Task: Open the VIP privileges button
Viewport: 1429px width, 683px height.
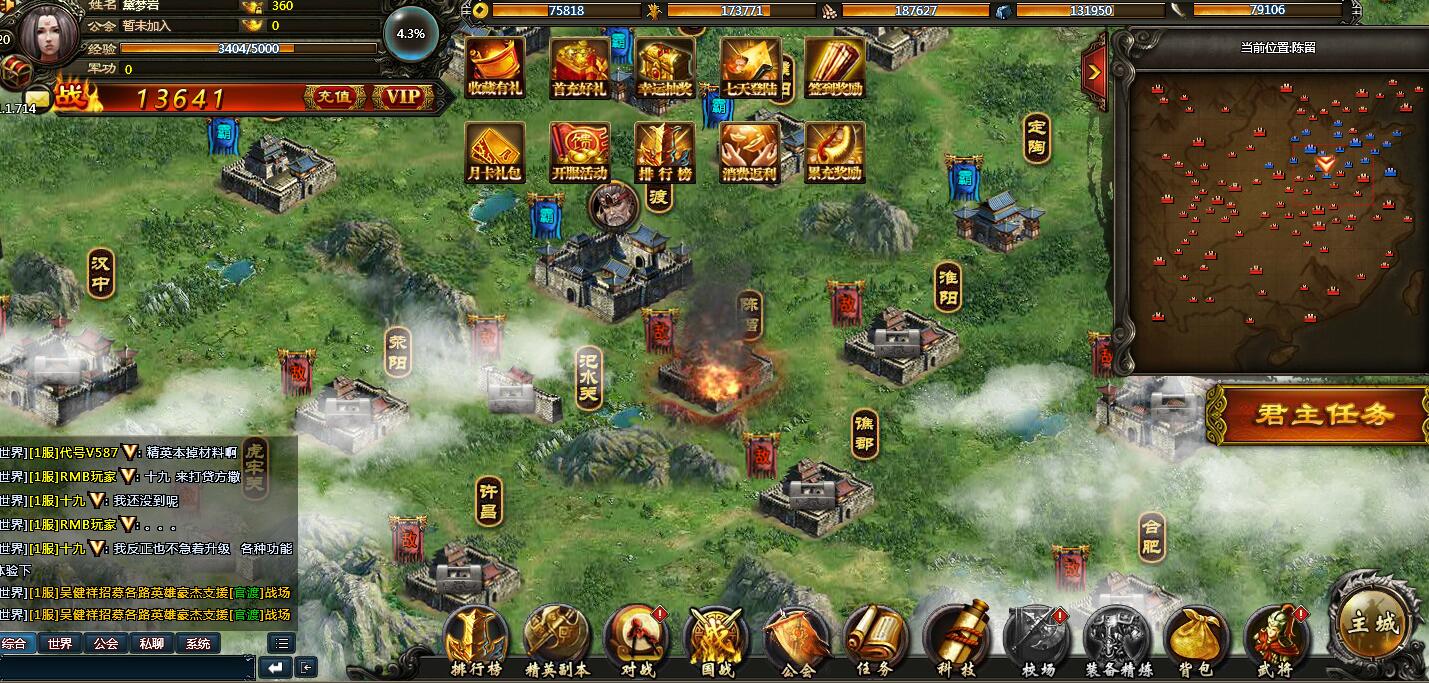Action: [x=402, y=97]
